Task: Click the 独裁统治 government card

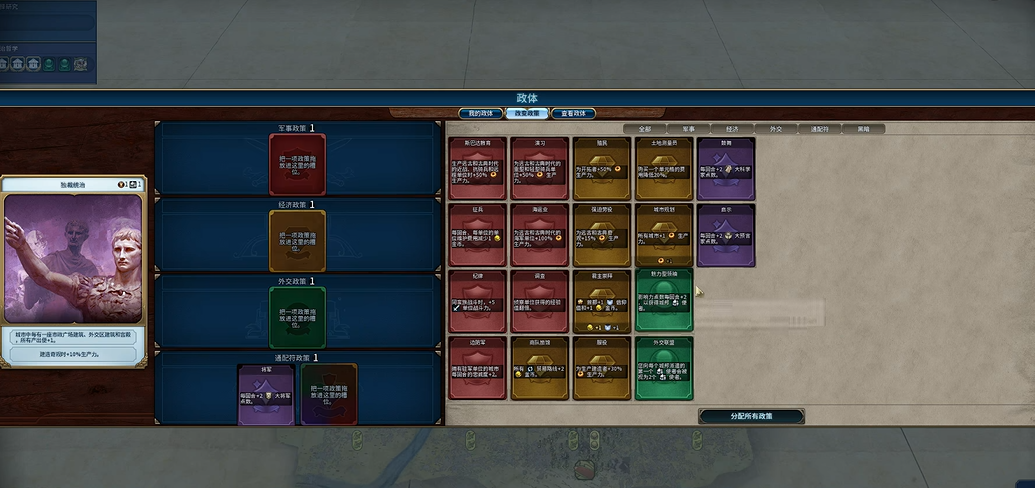Action: click(73, 269)
